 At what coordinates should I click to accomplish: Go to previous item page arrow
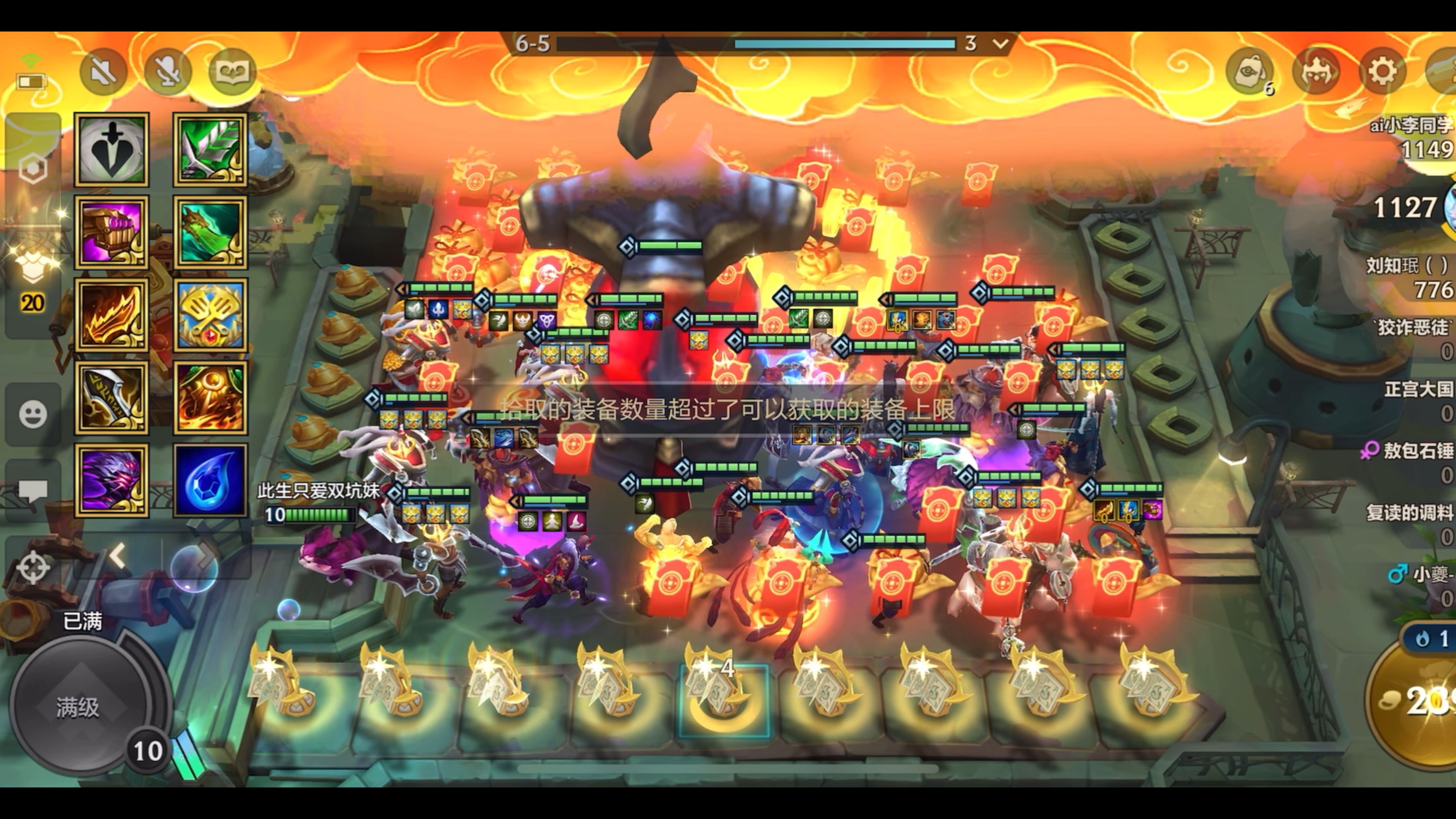[x=118, y=556]
